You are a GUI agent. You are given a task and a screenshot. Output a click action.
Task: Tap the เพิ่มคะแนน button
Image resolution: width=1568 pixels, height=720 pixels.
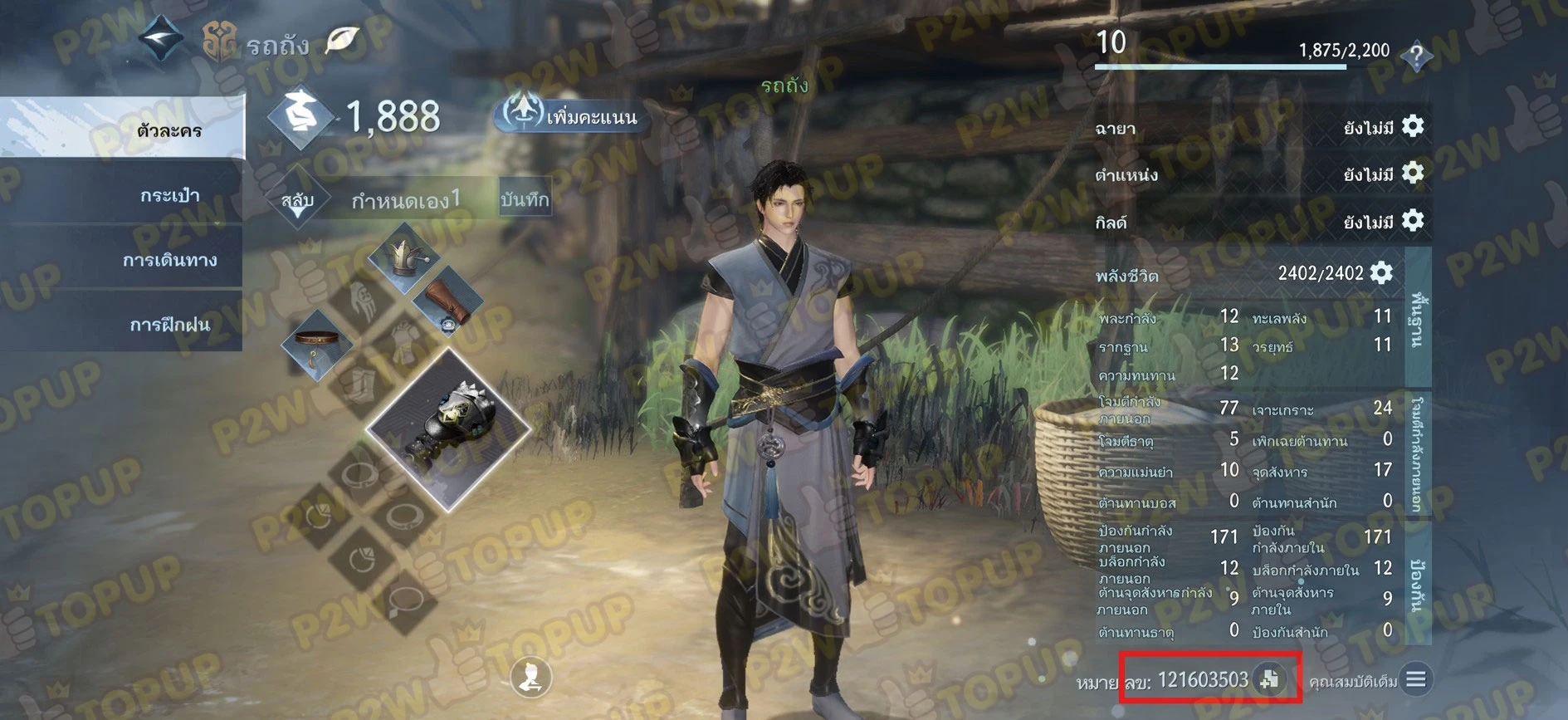[x=571, y=115]
